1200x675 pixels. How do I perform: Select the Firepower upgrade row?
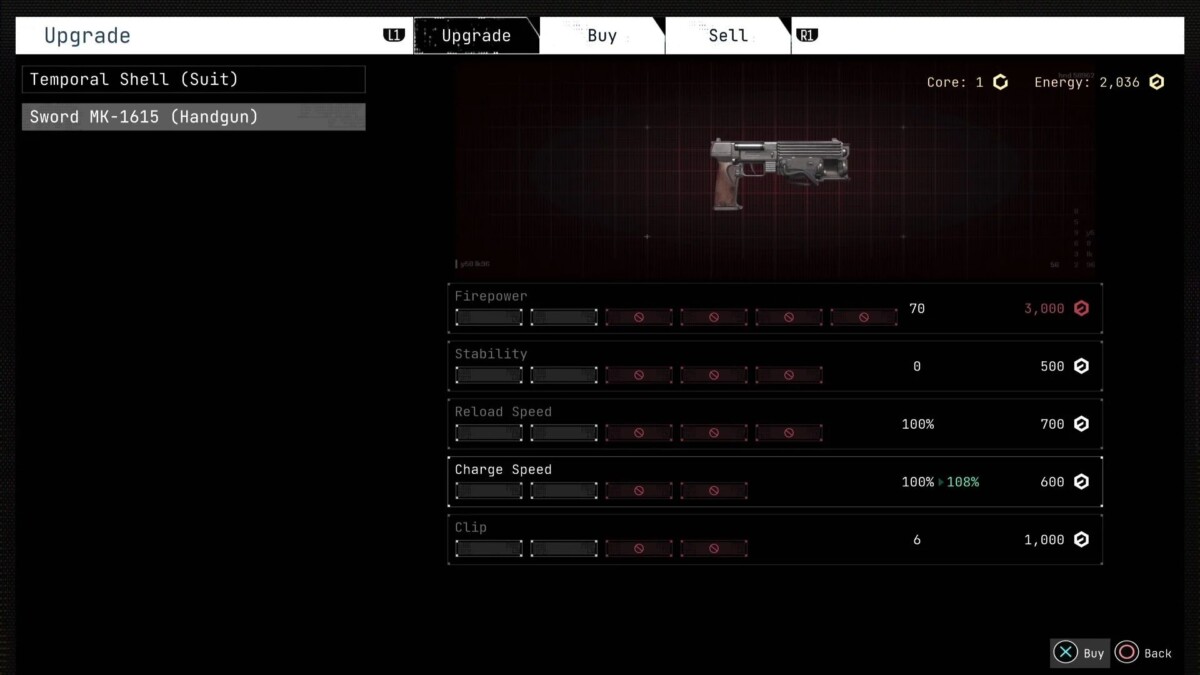pos(775,308)
